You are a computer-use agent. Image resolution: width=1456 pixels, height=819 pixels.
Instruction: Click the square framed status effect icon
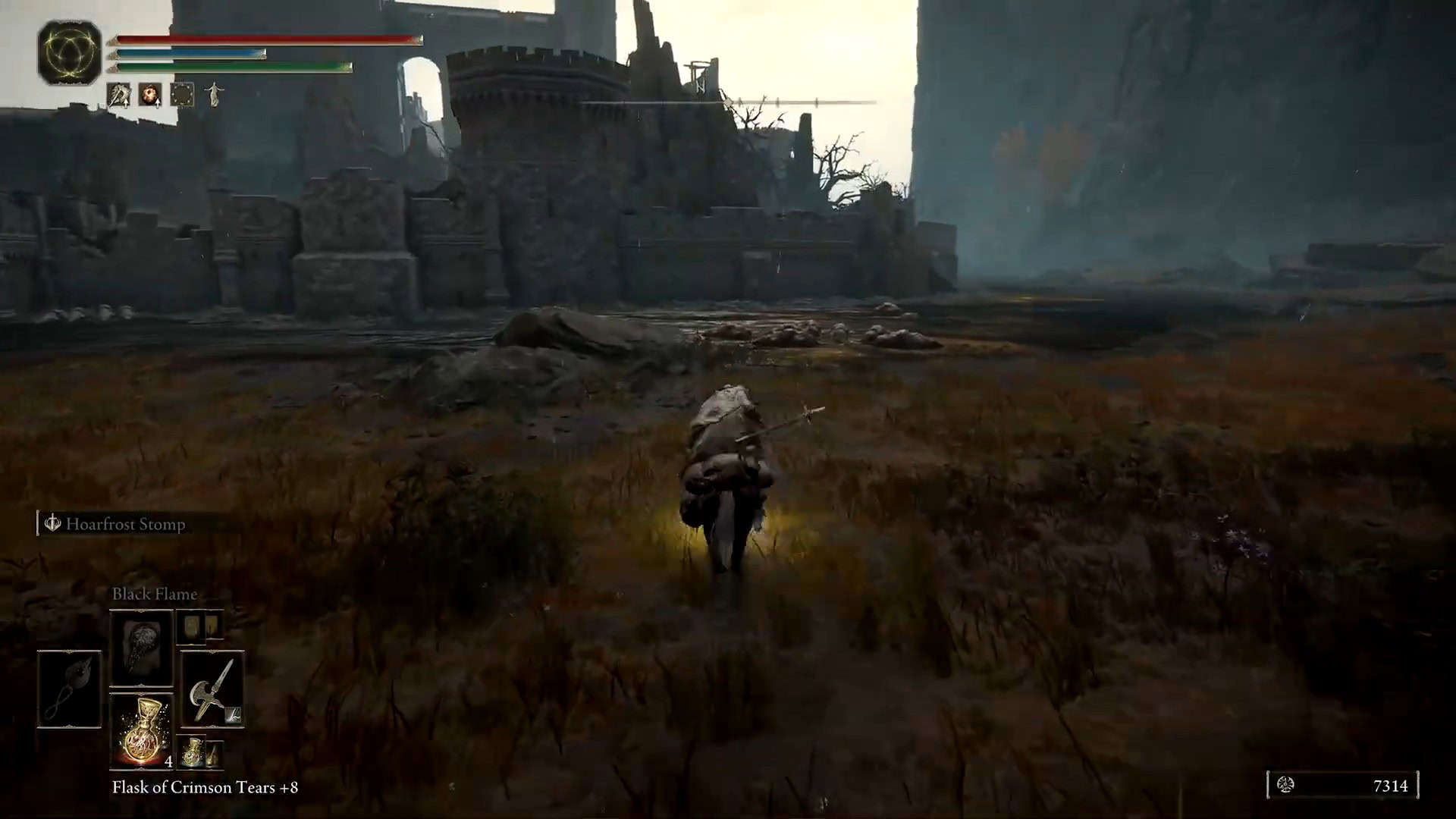[182, 95]
